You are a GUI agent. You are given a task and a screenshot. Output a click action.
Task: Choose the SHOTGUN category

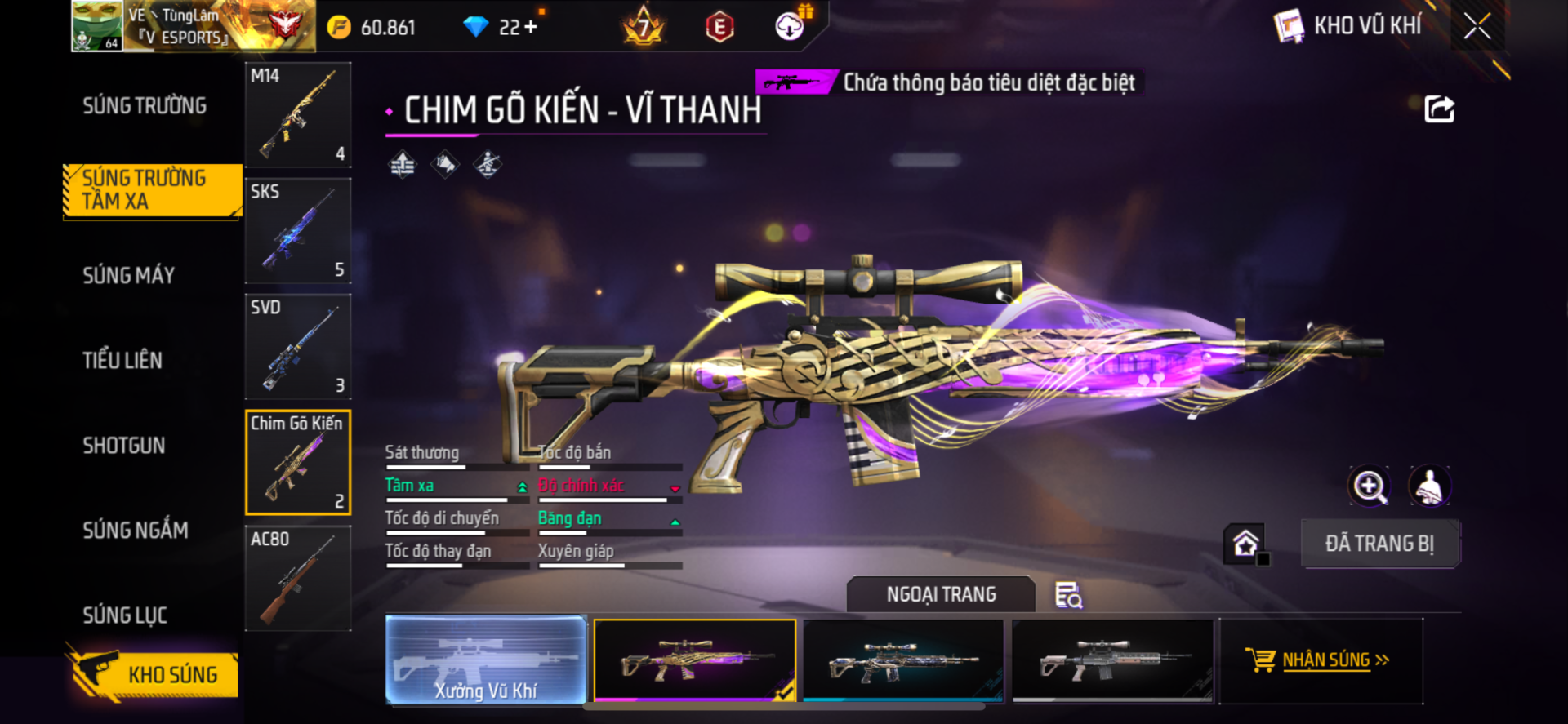[124, 446]
